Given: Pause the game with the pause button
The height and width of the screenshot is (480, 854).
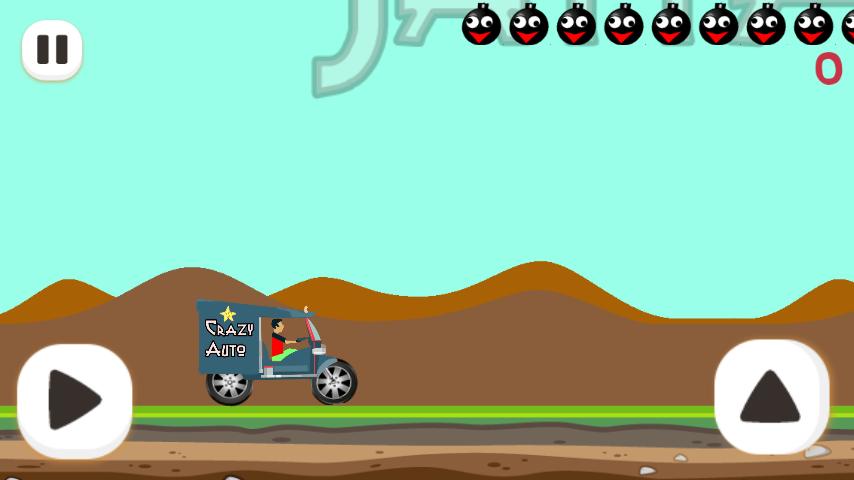Looking at the screenshot, I should coord(52,49).
